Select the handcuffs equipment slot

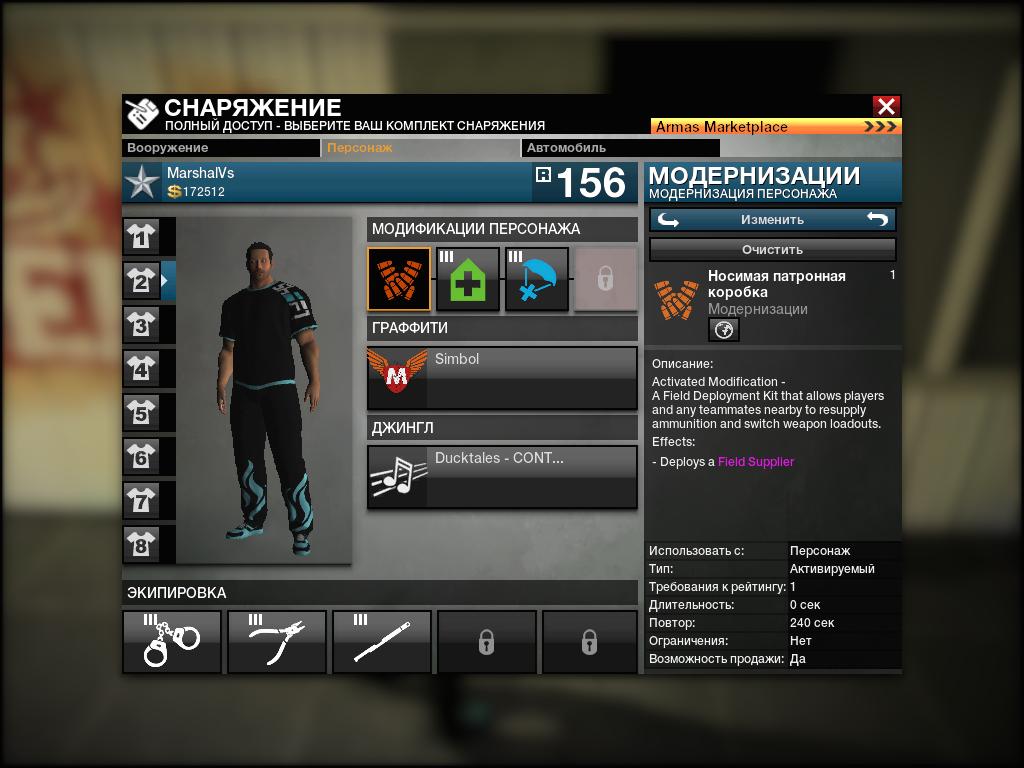(x=172, y=641)
